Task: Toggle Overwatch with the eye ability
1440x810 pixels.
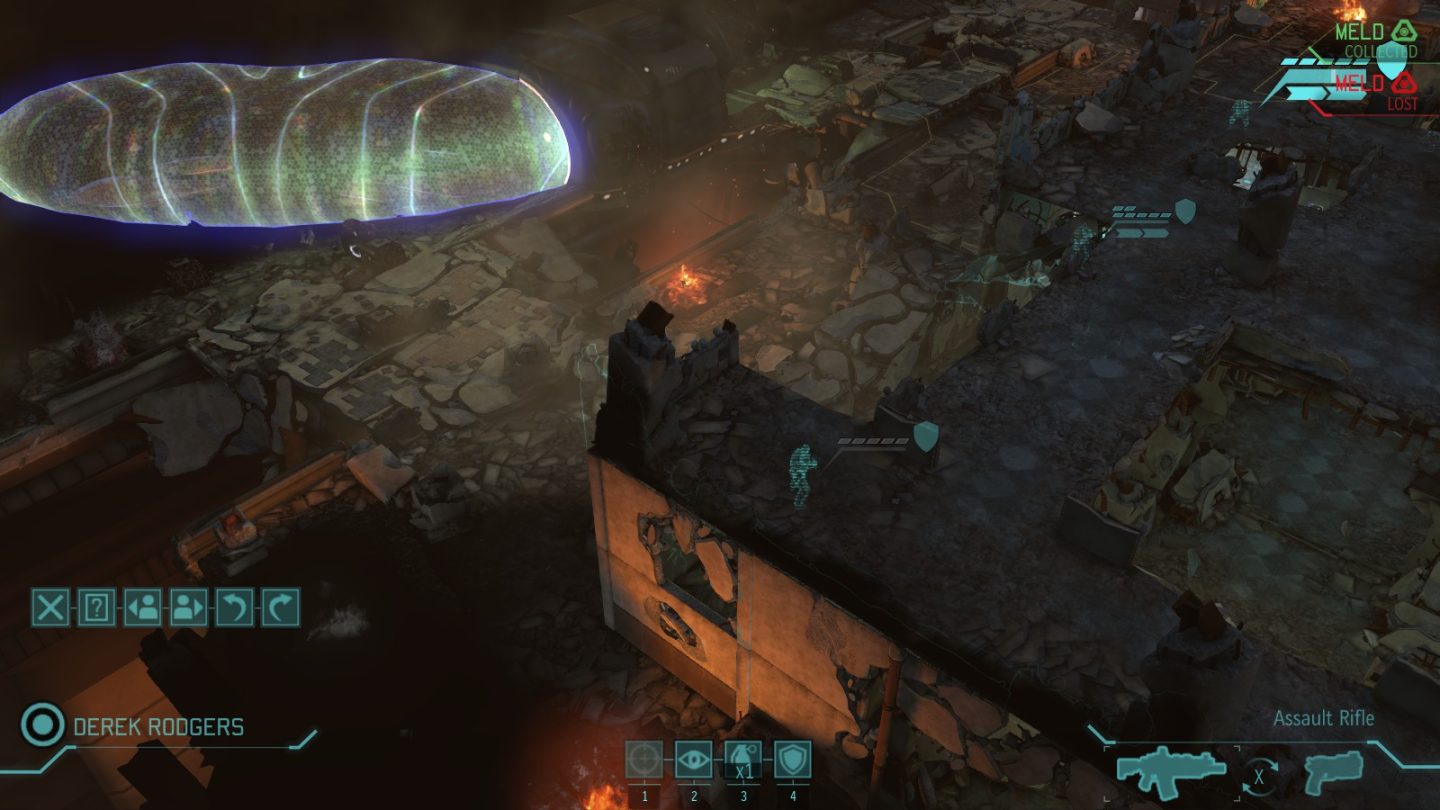Action: (692, 758)
